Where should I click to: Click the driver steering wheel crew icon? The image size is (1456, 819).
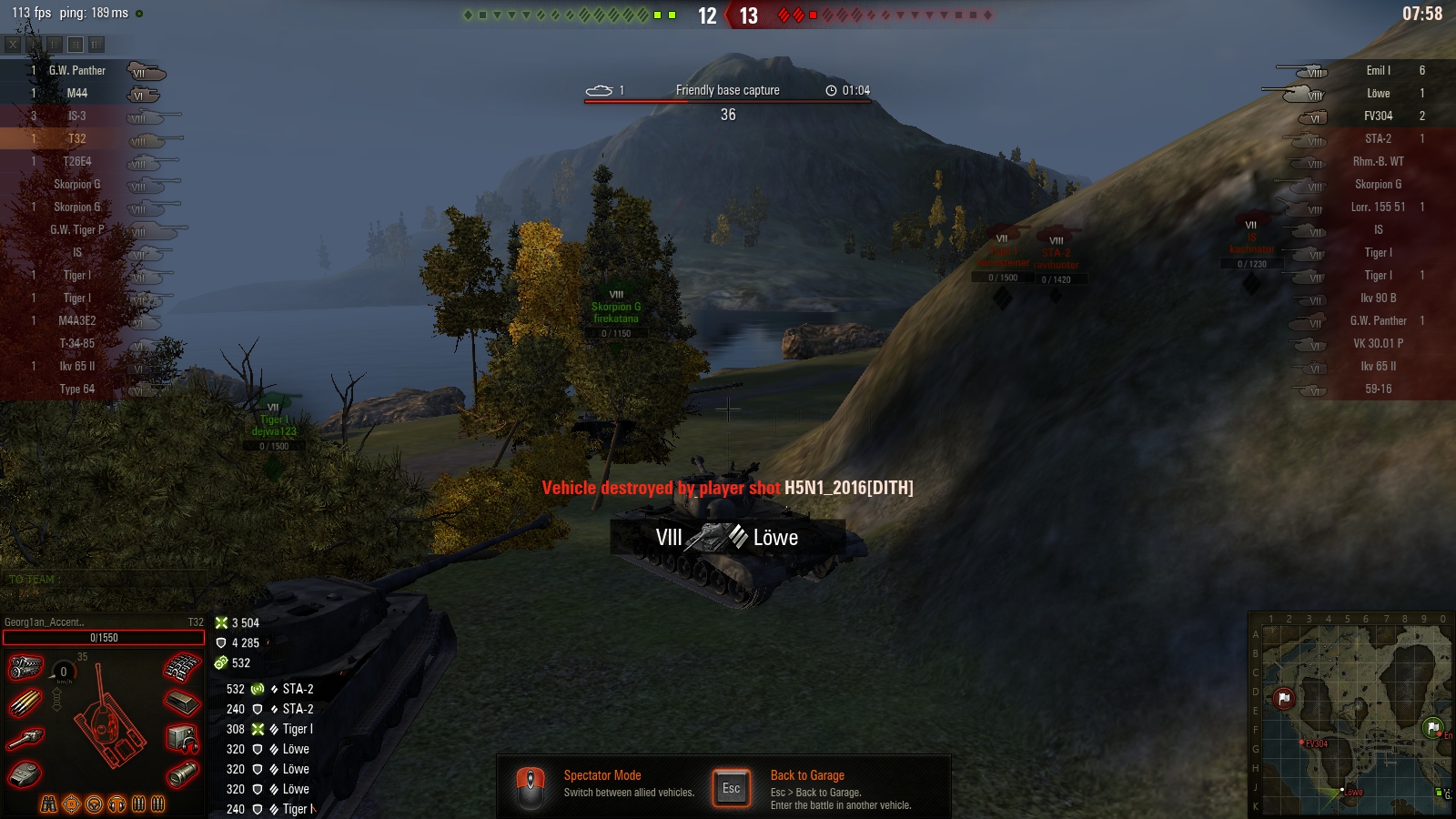pyautogui.click(x=94, y=804)
